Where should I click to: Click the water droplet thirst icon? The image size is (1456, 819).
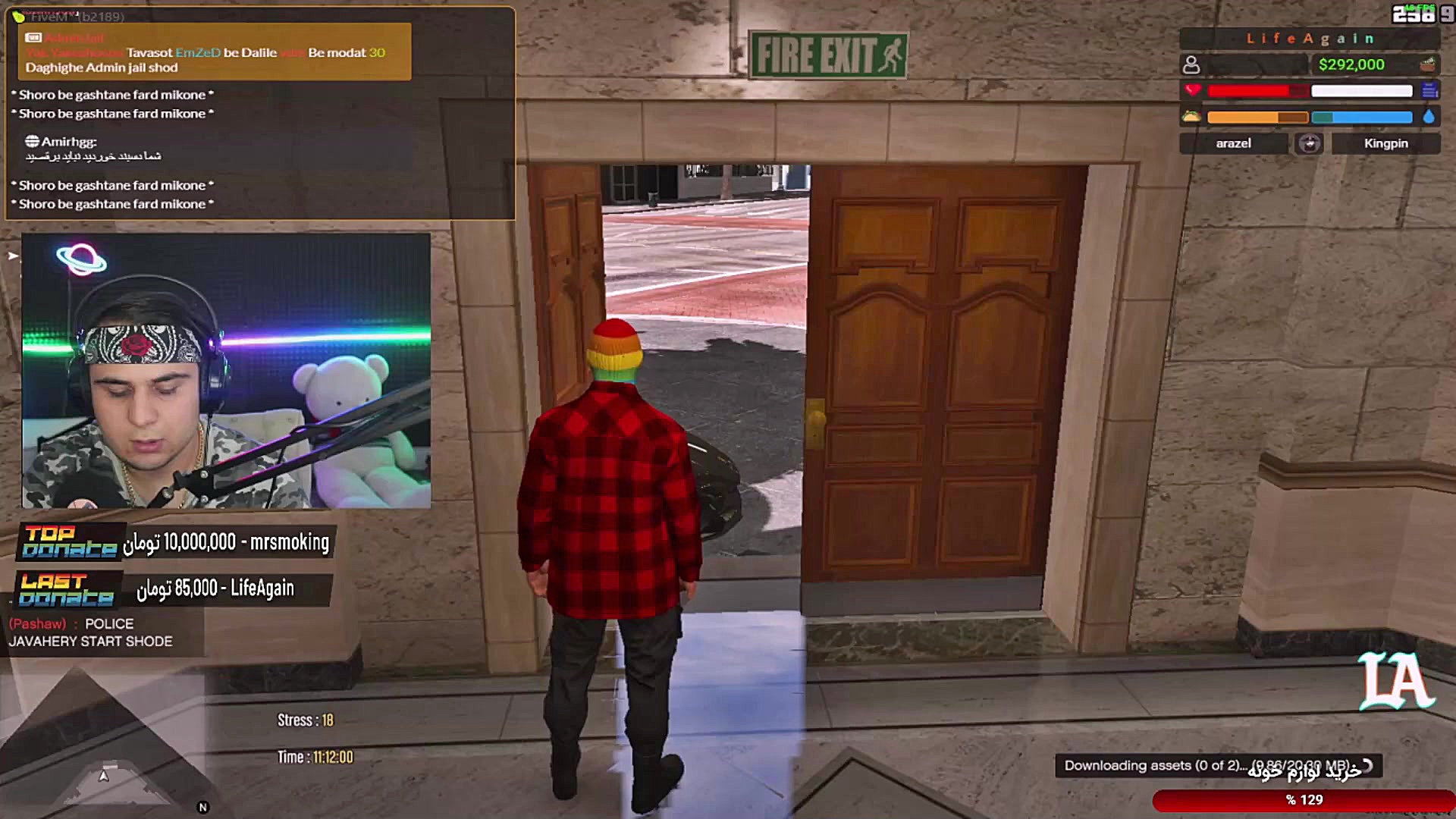pyautogui.click(x=1429, y=117)
